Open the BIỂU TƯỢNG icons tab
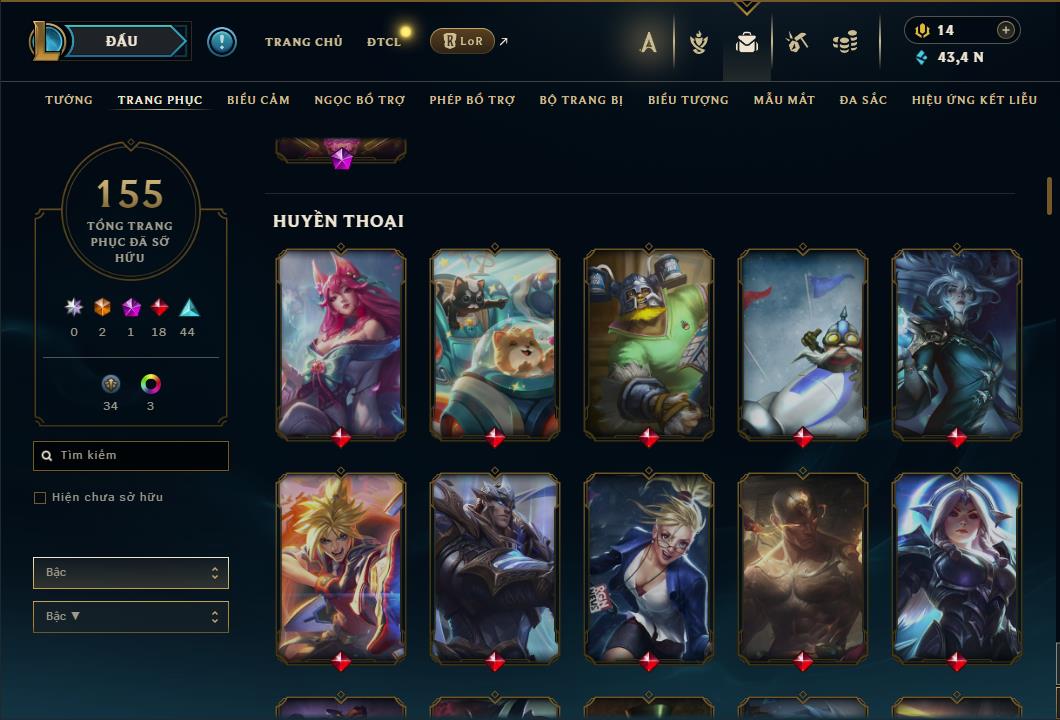The width and height of the screenshot is (1060, 720). tap(688, 100)
